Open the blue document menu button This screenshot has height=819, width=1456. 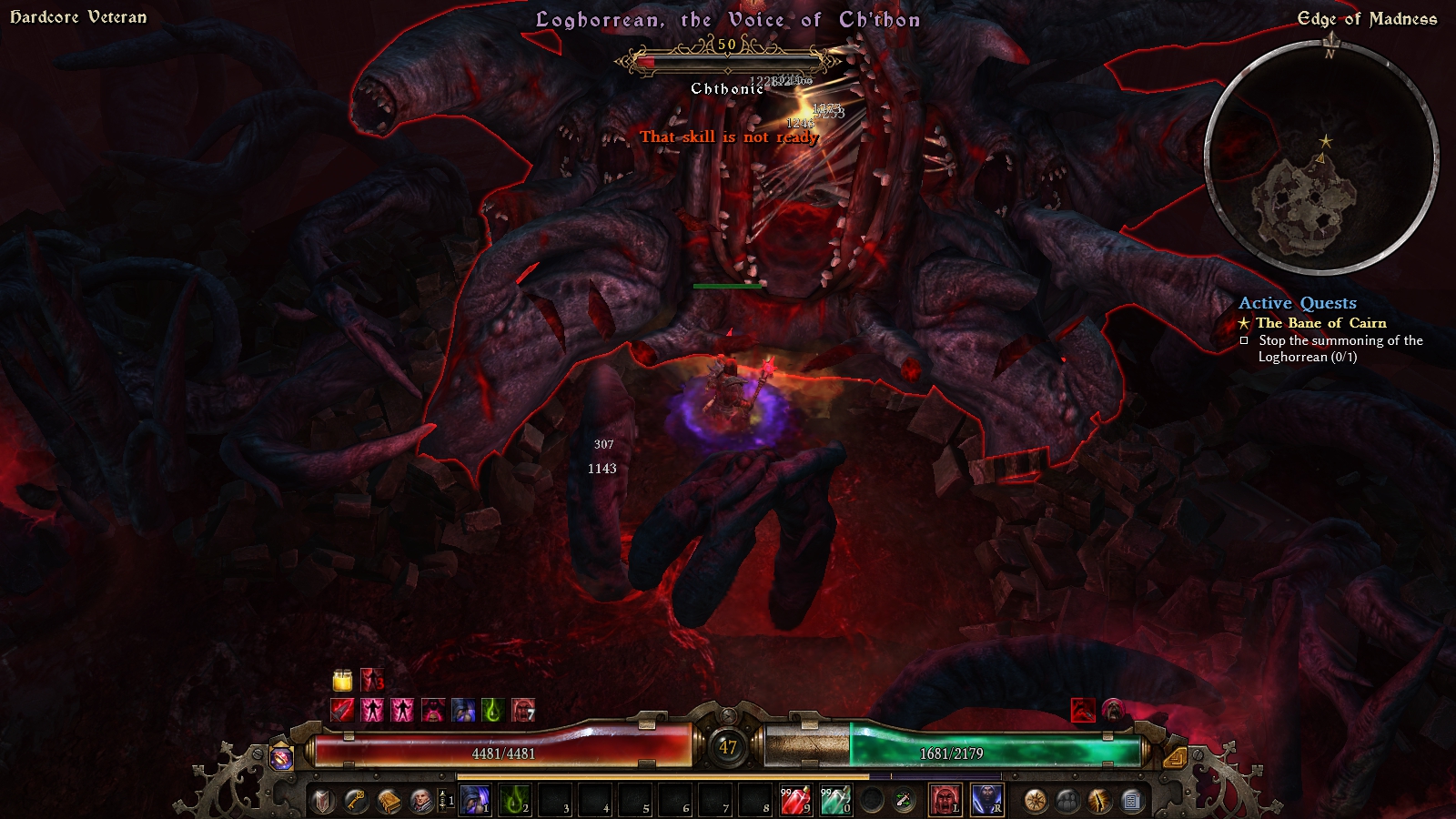point(1132,801)
